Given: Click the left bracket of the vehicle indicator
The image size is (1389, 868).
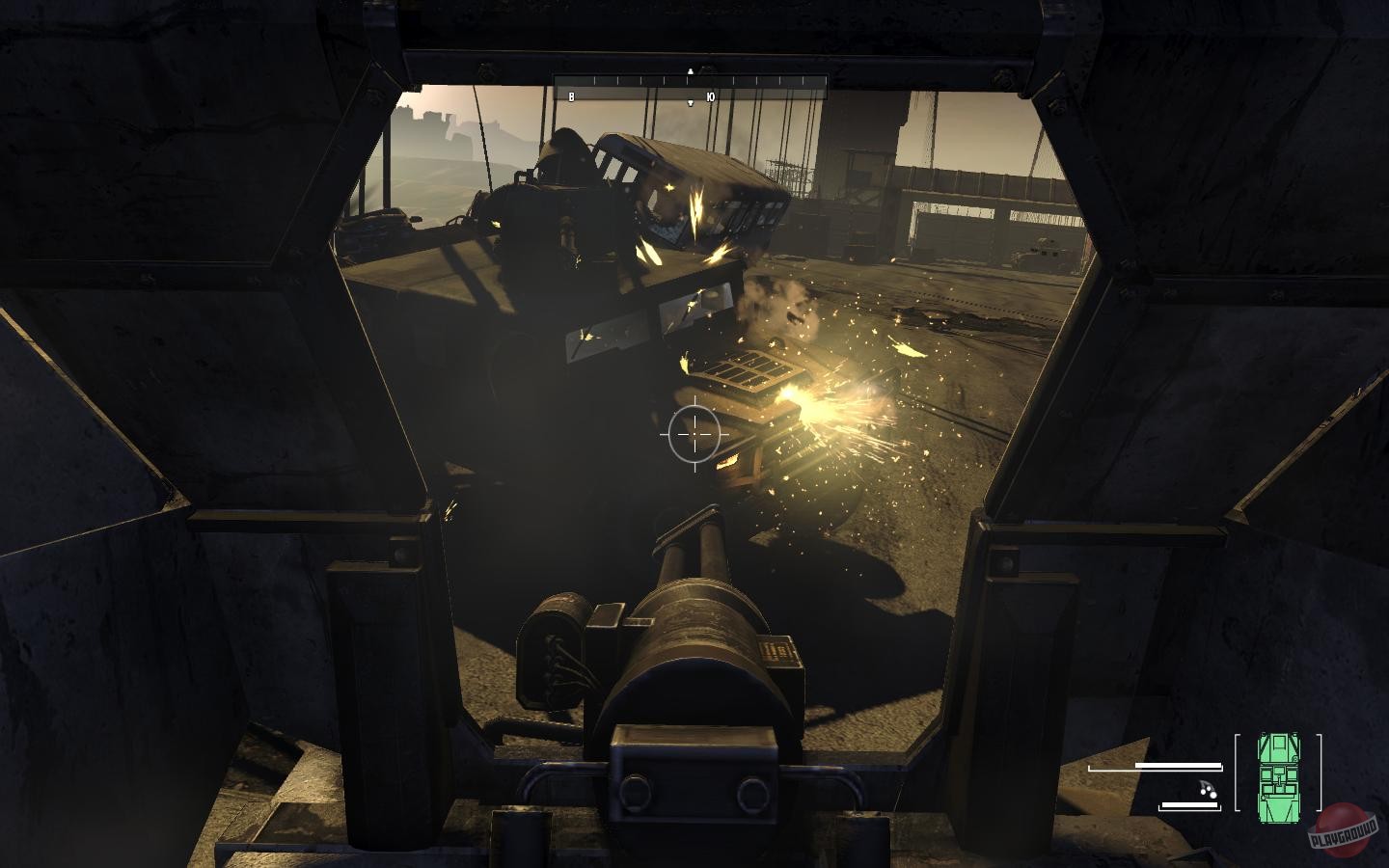Looking at the screenshot, I should (1238, 772).
